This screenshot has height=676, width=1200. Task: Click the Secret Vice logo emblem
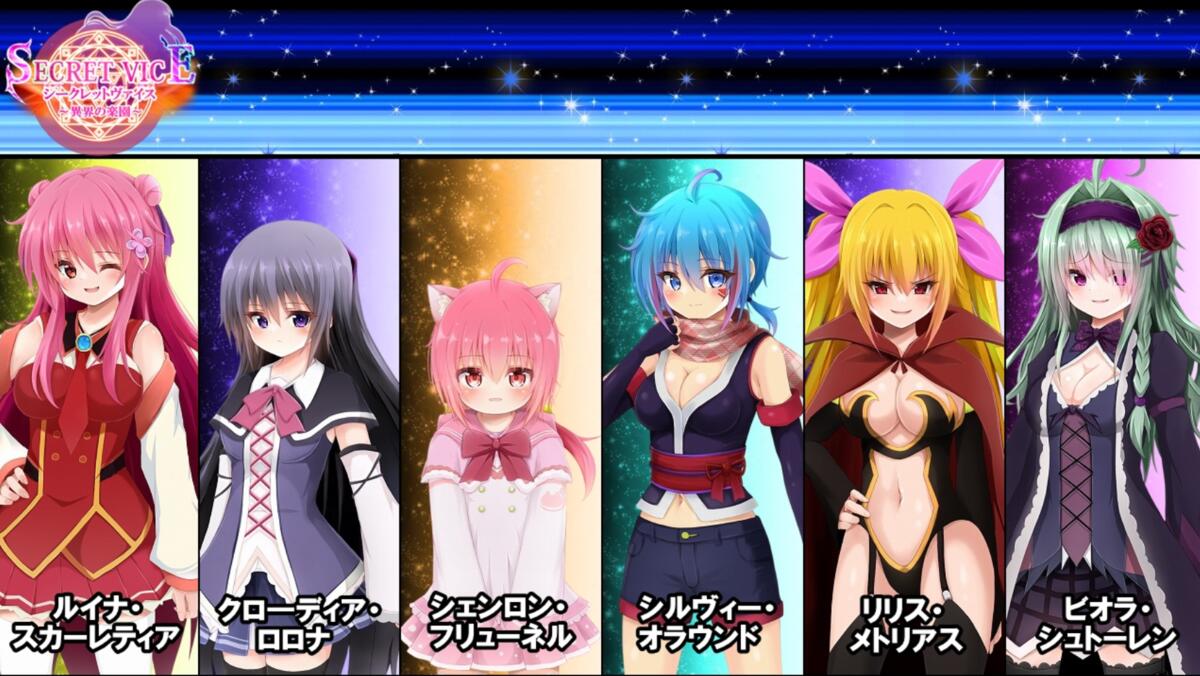tap(99, 80)
